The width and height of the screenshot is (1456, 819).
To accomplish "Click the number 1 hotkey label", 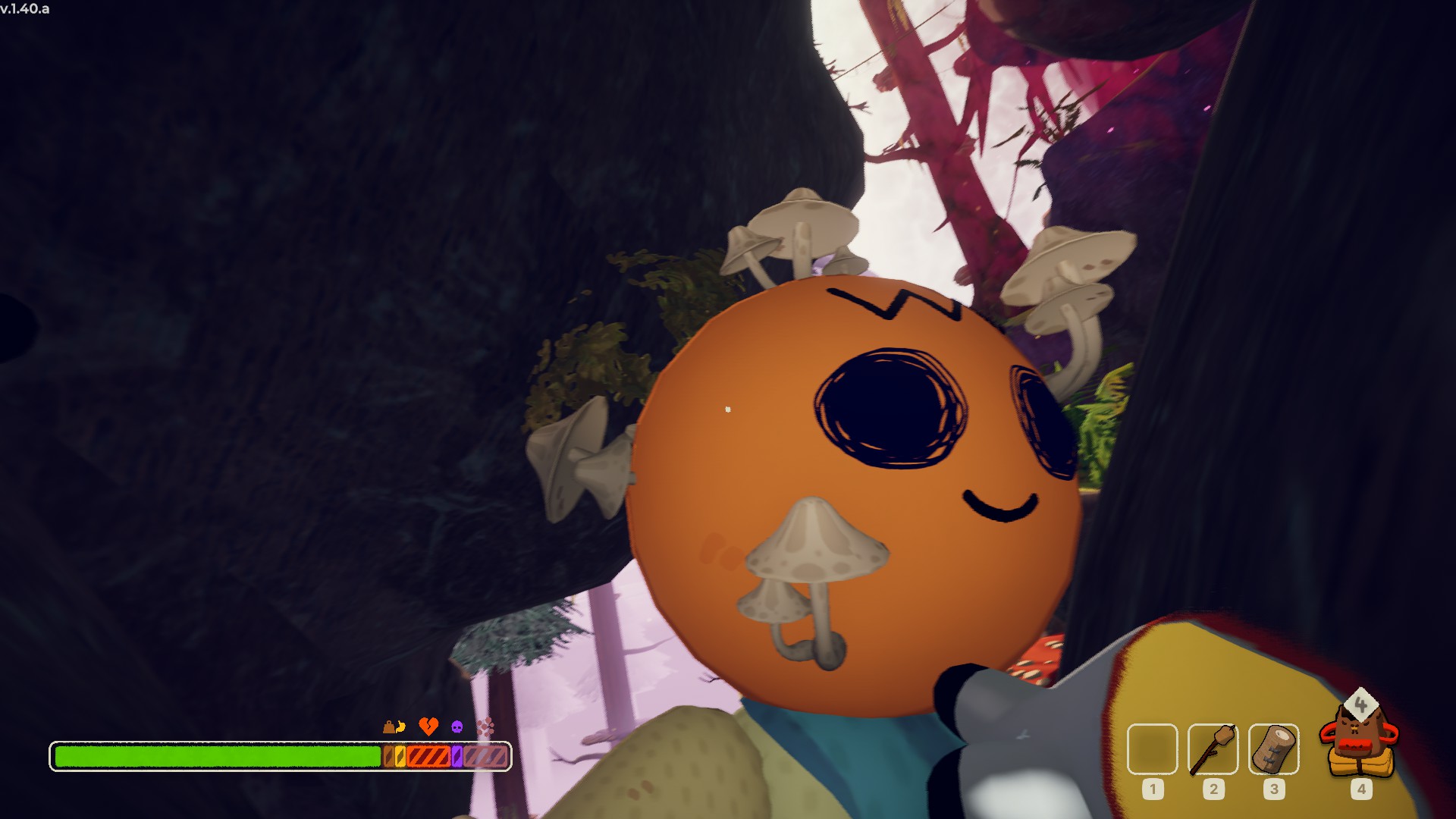I will point(1153,790).
